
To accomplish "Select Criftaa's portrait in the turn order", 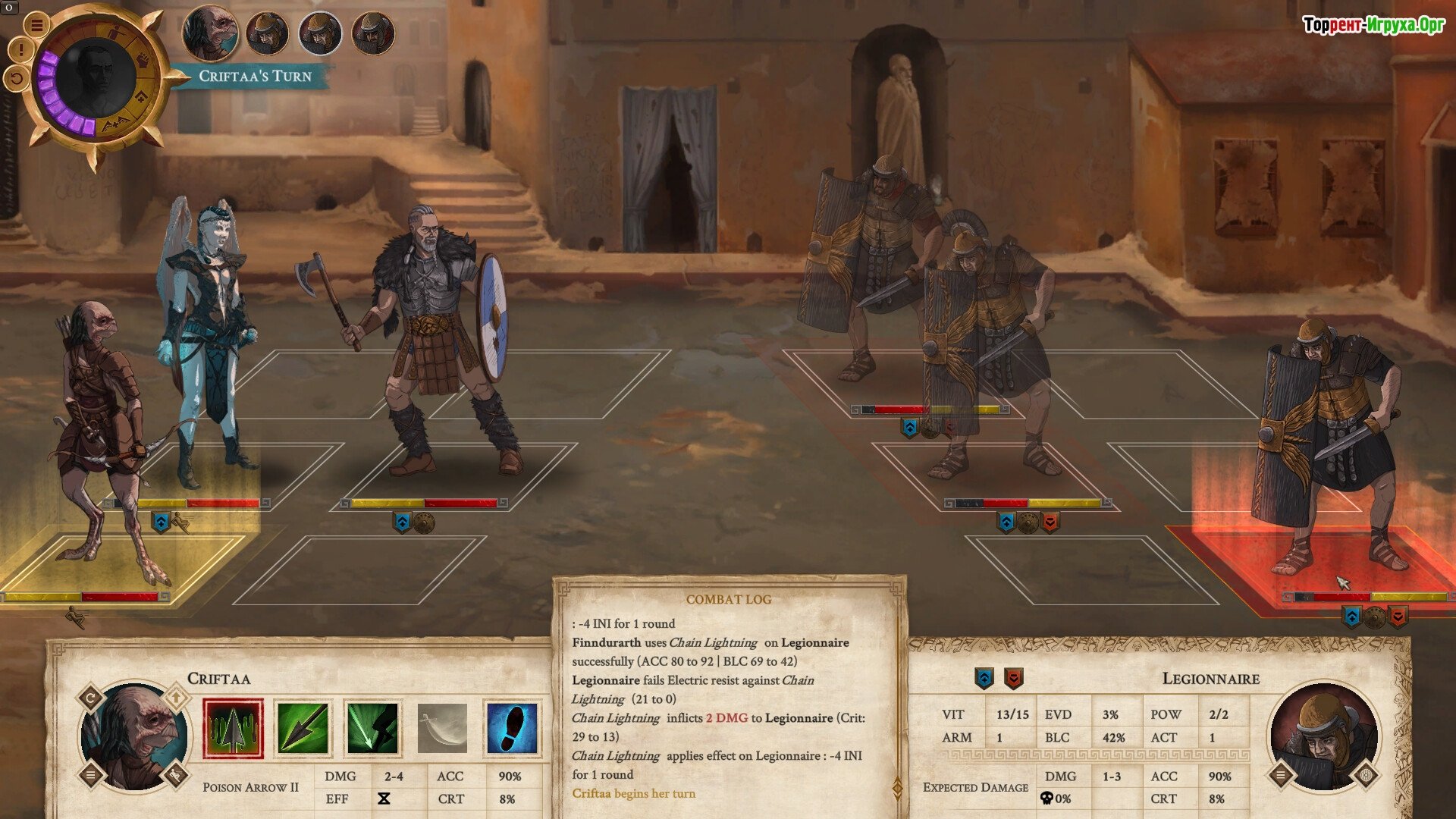I will 210,33.
